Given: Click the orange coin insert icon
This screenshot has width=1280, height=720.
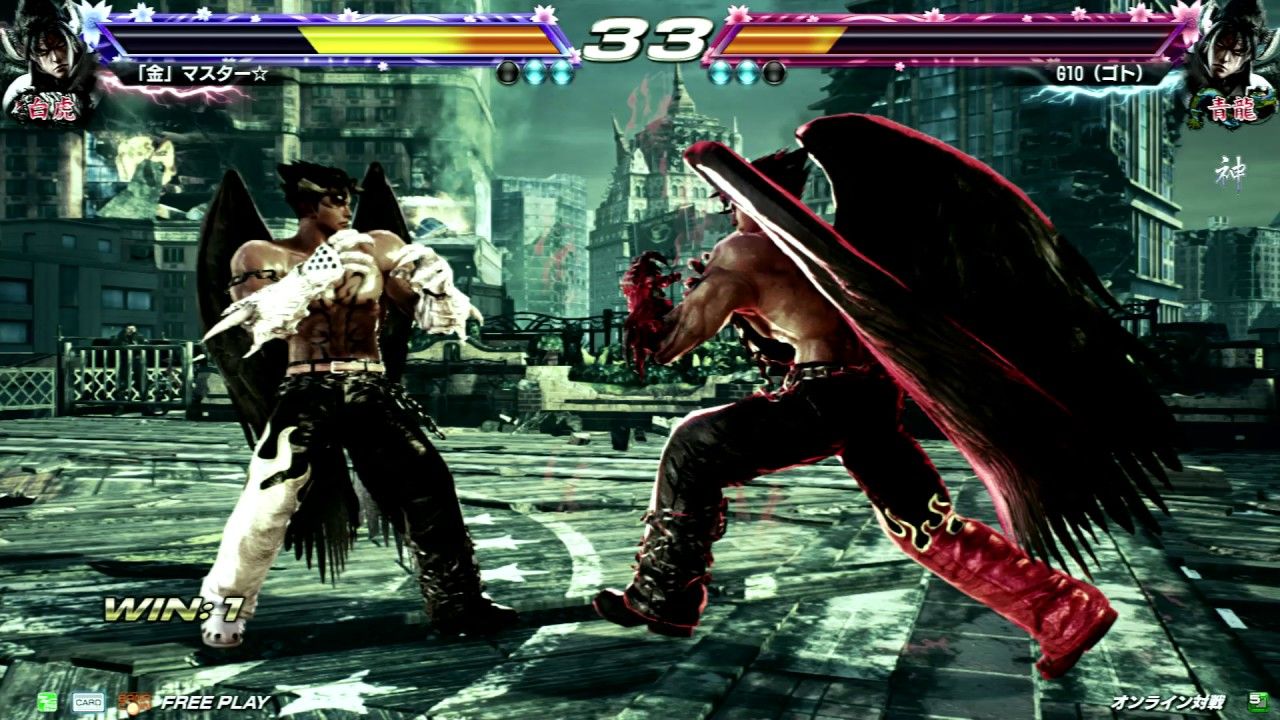Looking at the screenshot, I should point(135,703).
